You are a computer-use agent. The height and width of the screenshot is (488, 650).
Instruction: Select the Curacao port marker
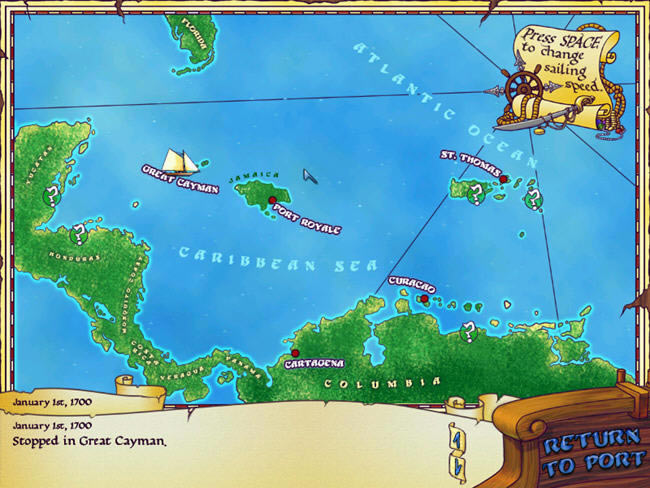[x=425, y=298]
